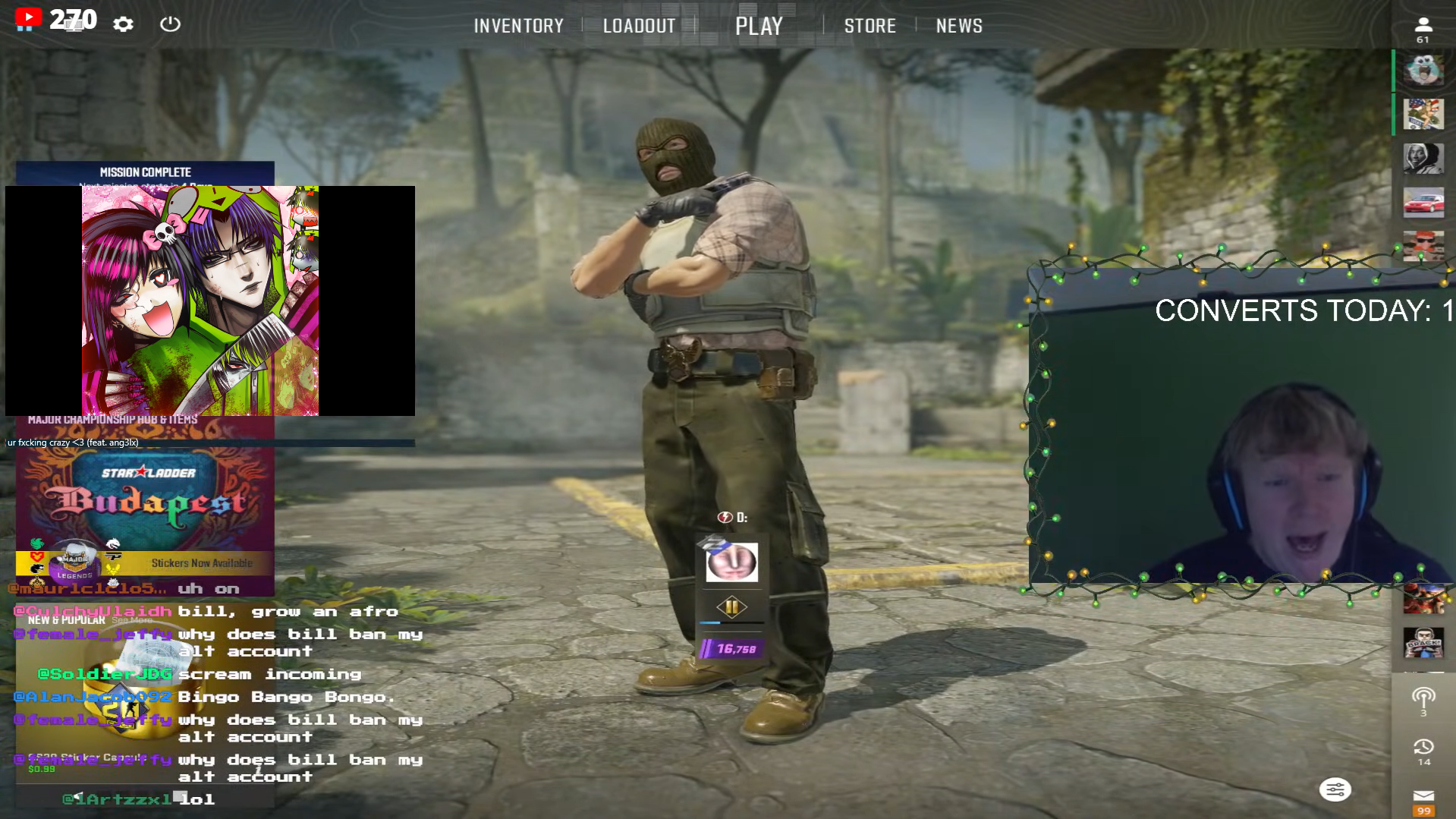Select the red car friend avatar
This screenshot has height=819, width=1456.
[x=1423, y=203]
